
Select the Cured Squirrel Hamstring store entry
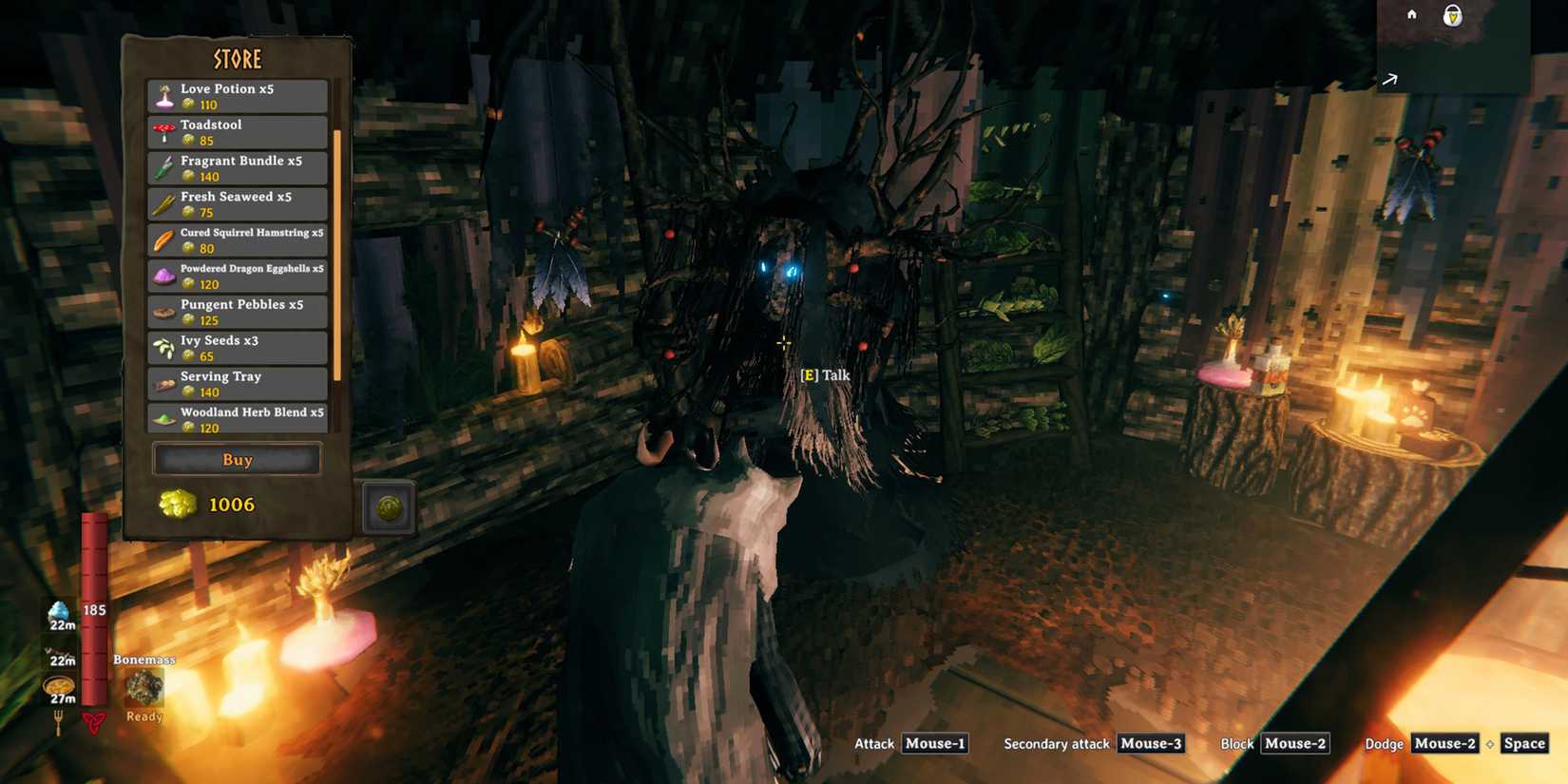click(236, 239)
